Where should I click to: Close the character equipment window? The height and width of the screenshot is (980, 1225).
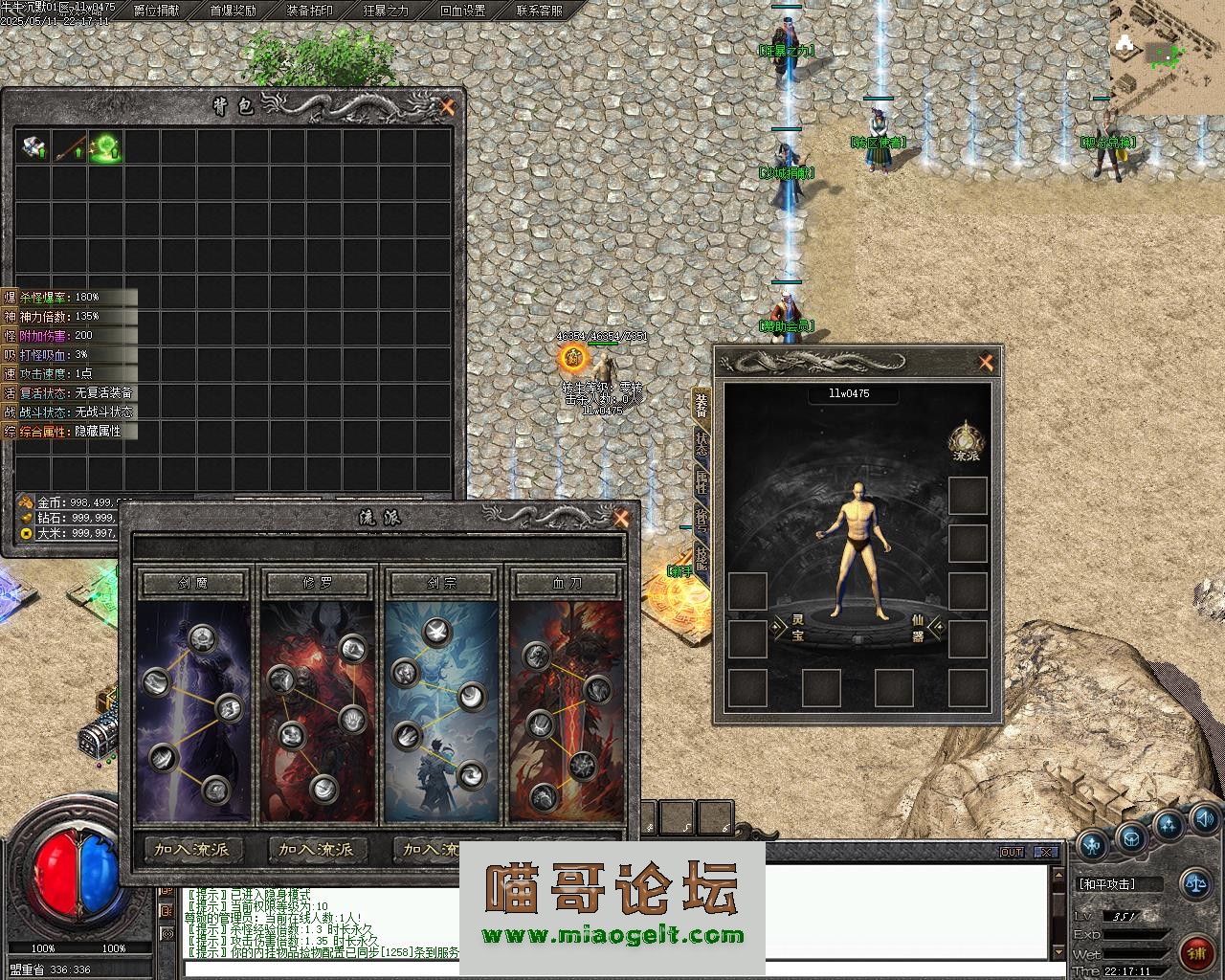[x=986, y=362]
